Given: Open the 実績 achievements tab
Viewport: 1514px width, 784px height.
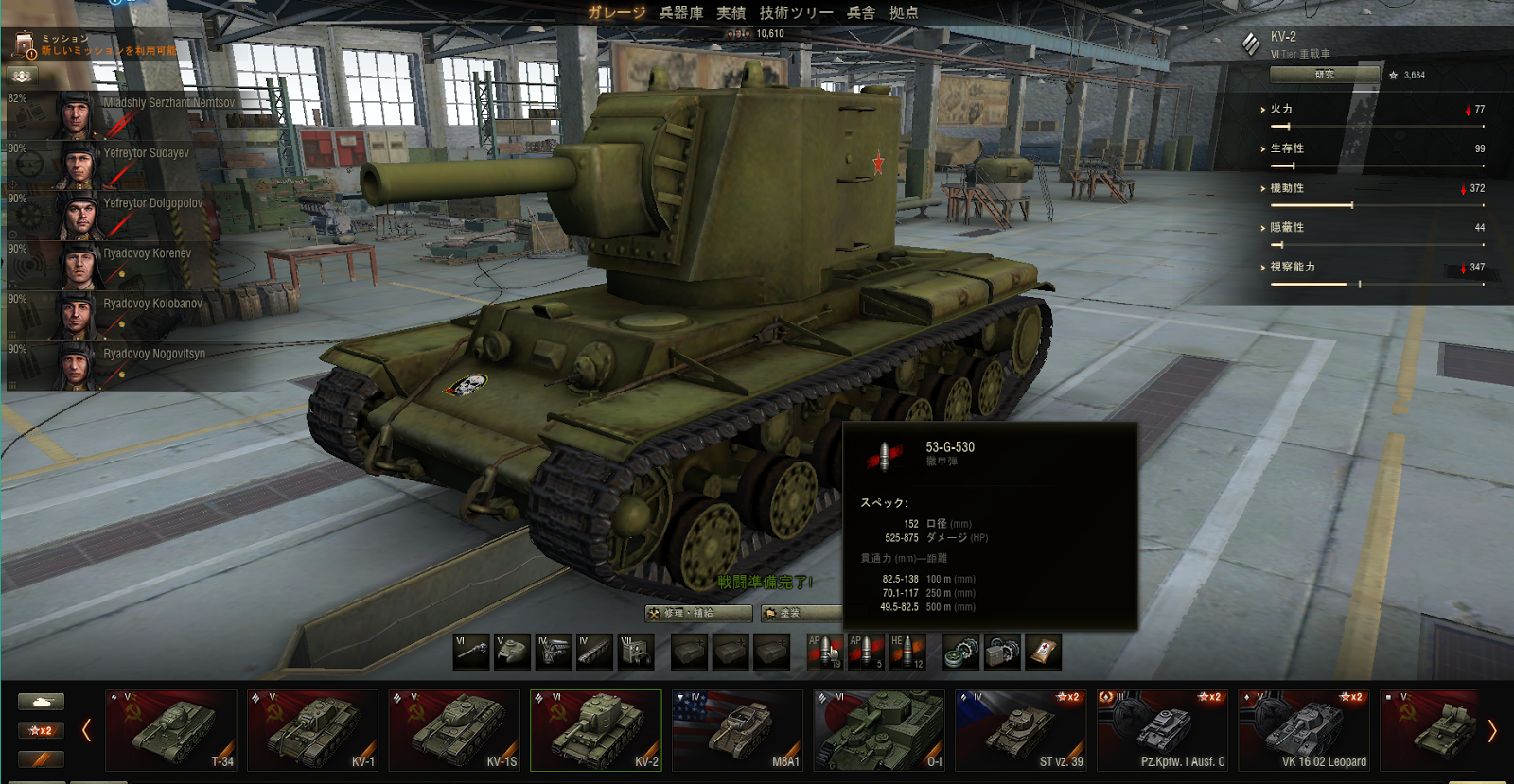Looking at the screenshot, I should point(731,12).
